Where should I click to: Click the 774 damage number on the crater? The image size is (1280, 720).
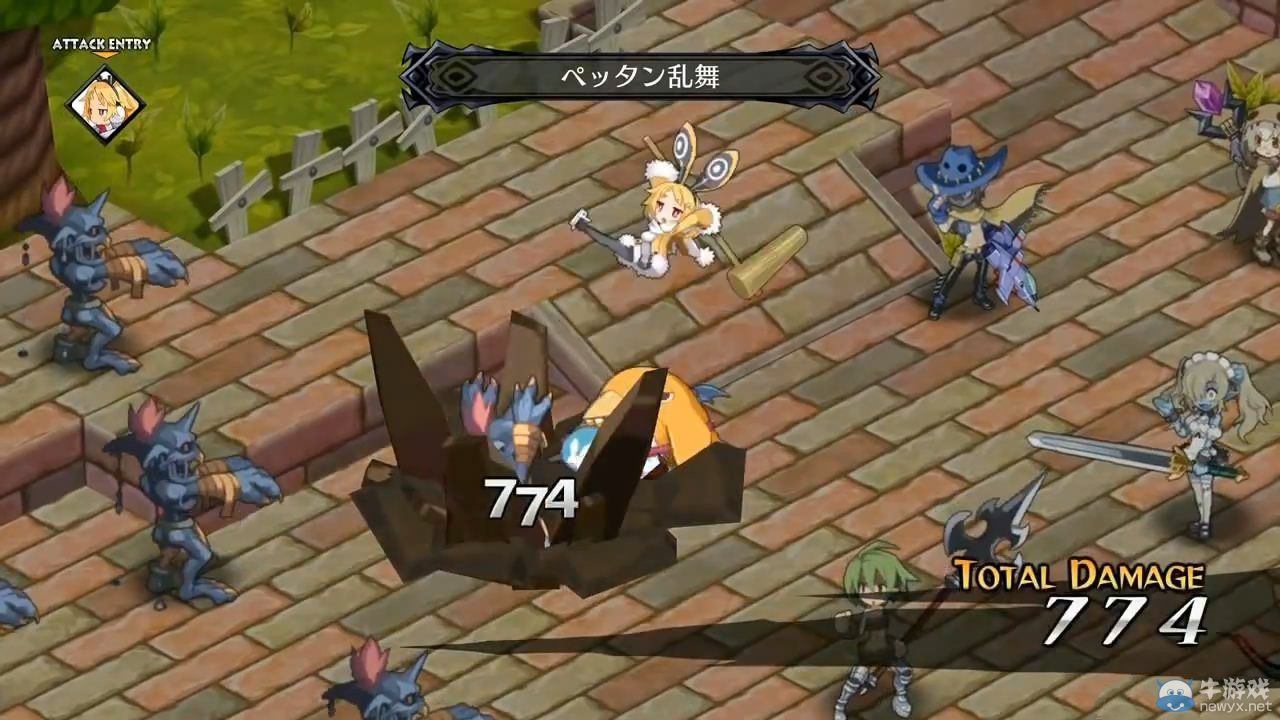[x=530, y=495]
